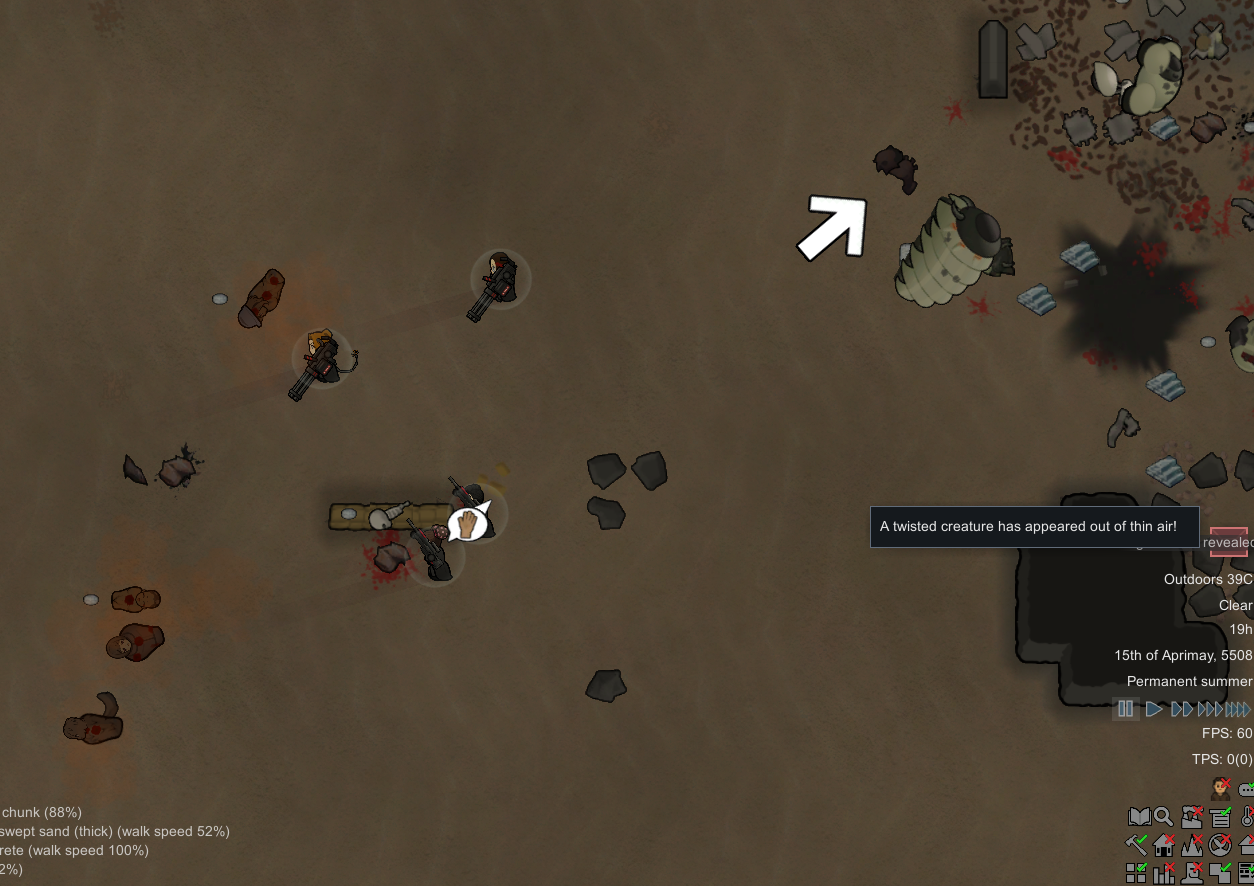The height and width of the screenshot is (886, 1254).
Task: Set game speed to superfast triple arrow
Action: click(1210, 709)
